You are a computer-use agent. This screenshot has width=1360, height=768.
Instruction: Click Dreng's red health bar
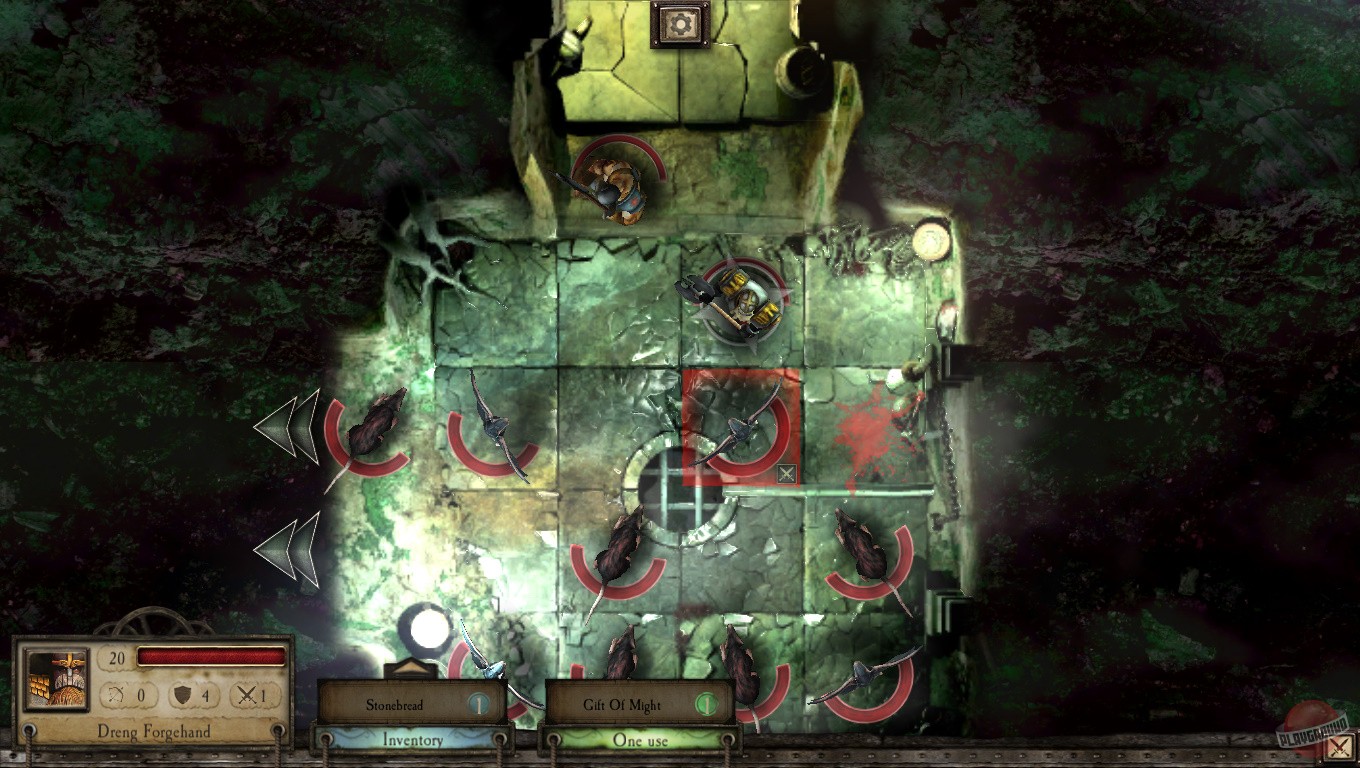click(212, 656)
